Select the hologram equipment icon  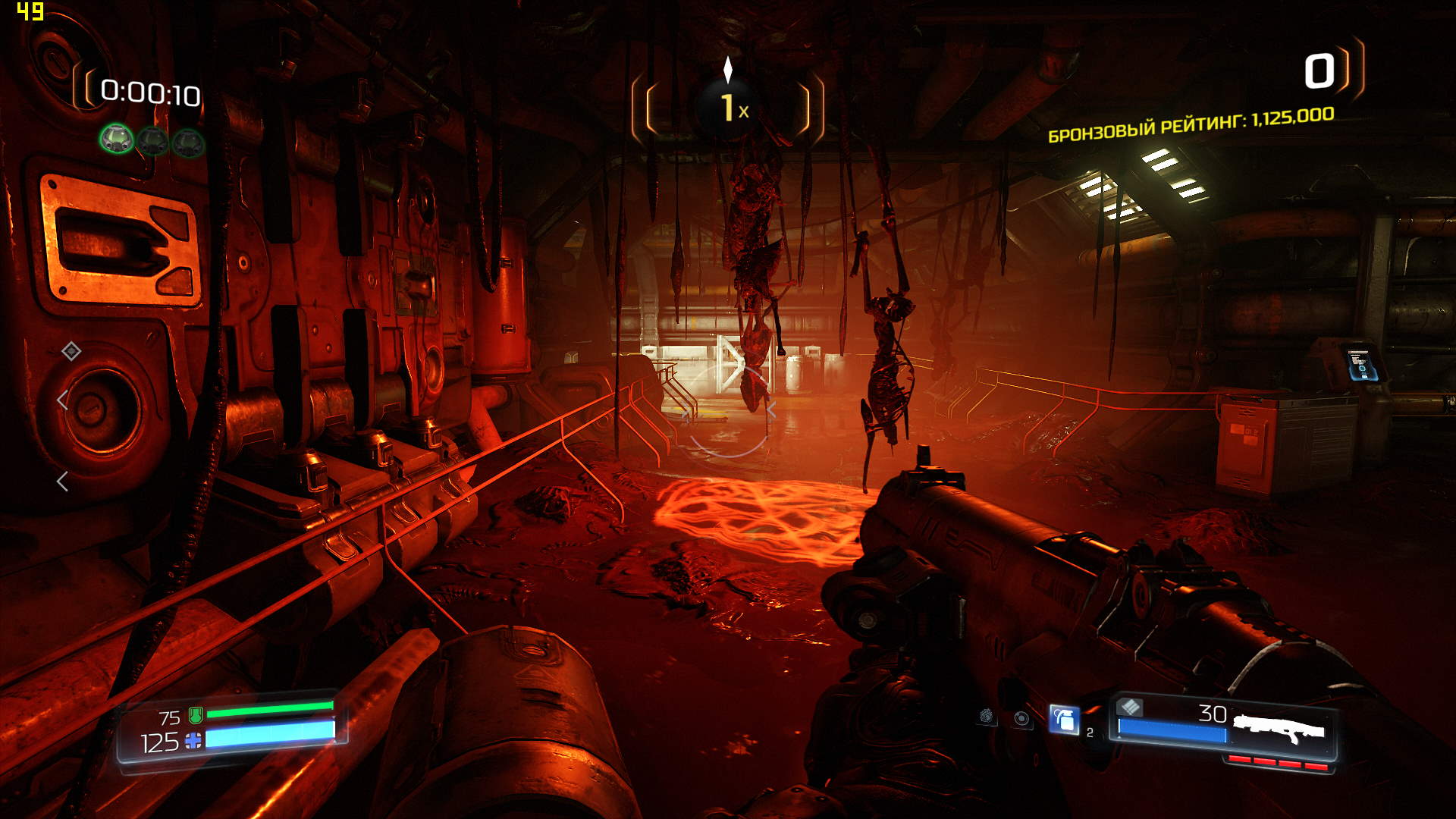tap(1022, 718)
